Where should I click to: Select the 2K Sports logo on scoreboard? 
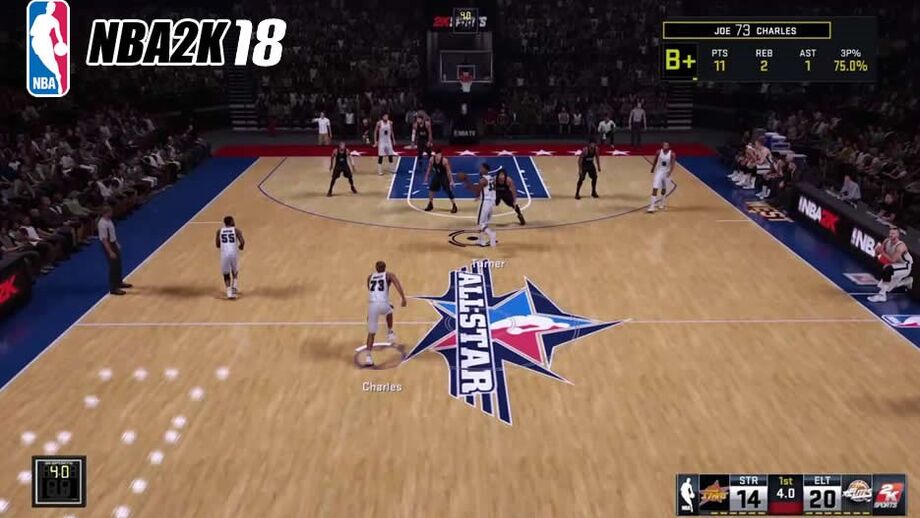pyautogui.click(x=889, y=494)
